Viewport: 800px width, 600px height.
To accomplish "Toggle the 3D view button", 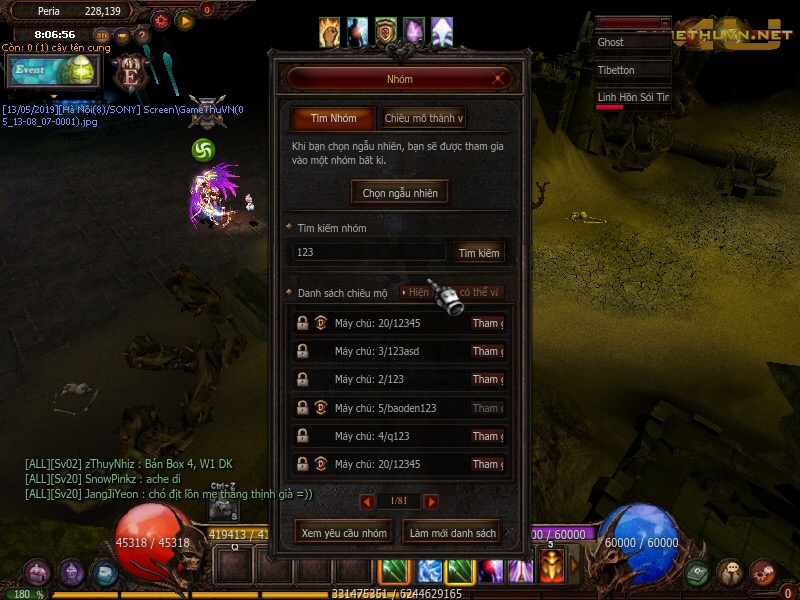I will click(x=103, y=36).
